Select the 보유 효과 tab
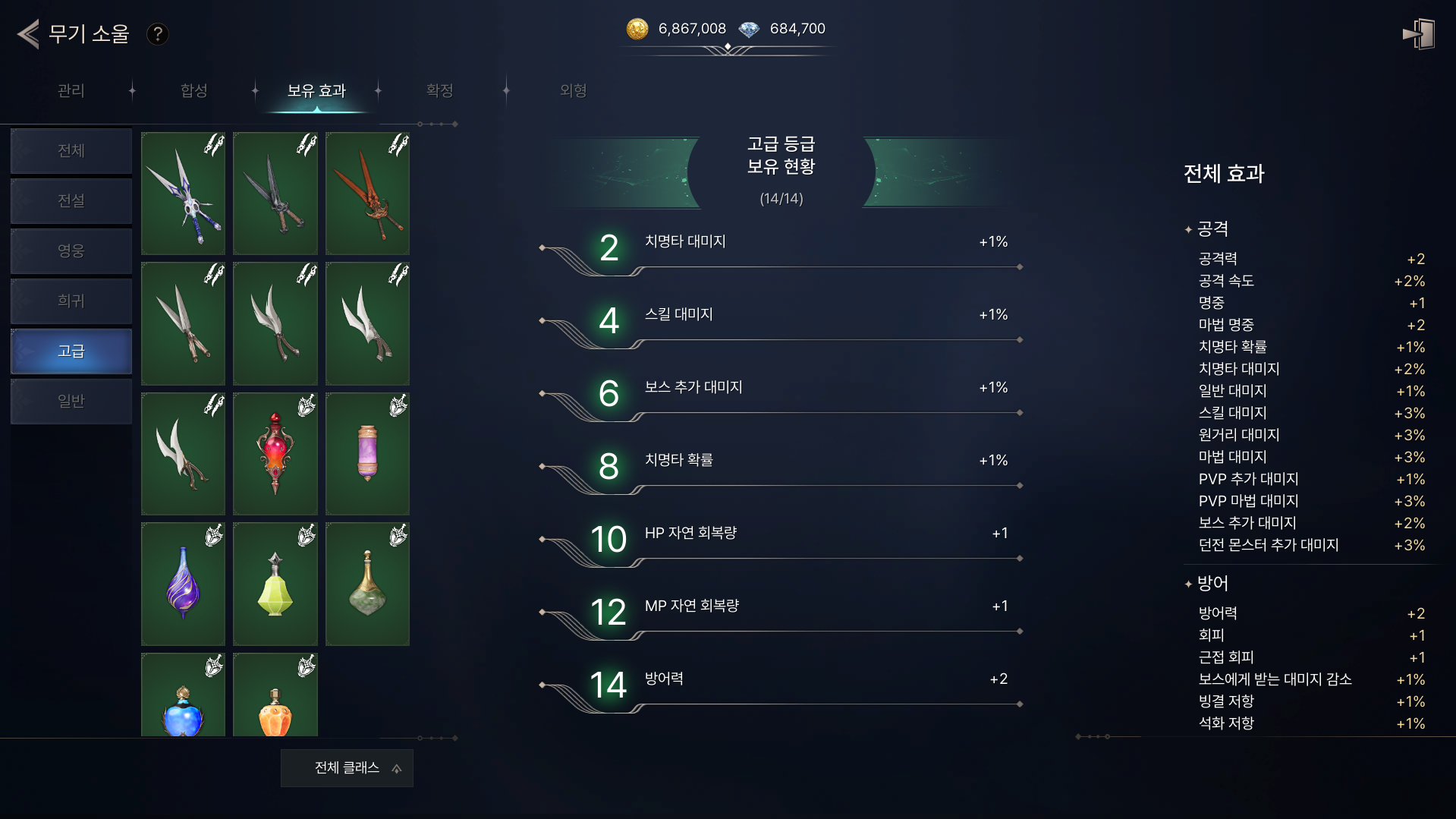The image size is (1456, 819). click(x=316, y=91)
